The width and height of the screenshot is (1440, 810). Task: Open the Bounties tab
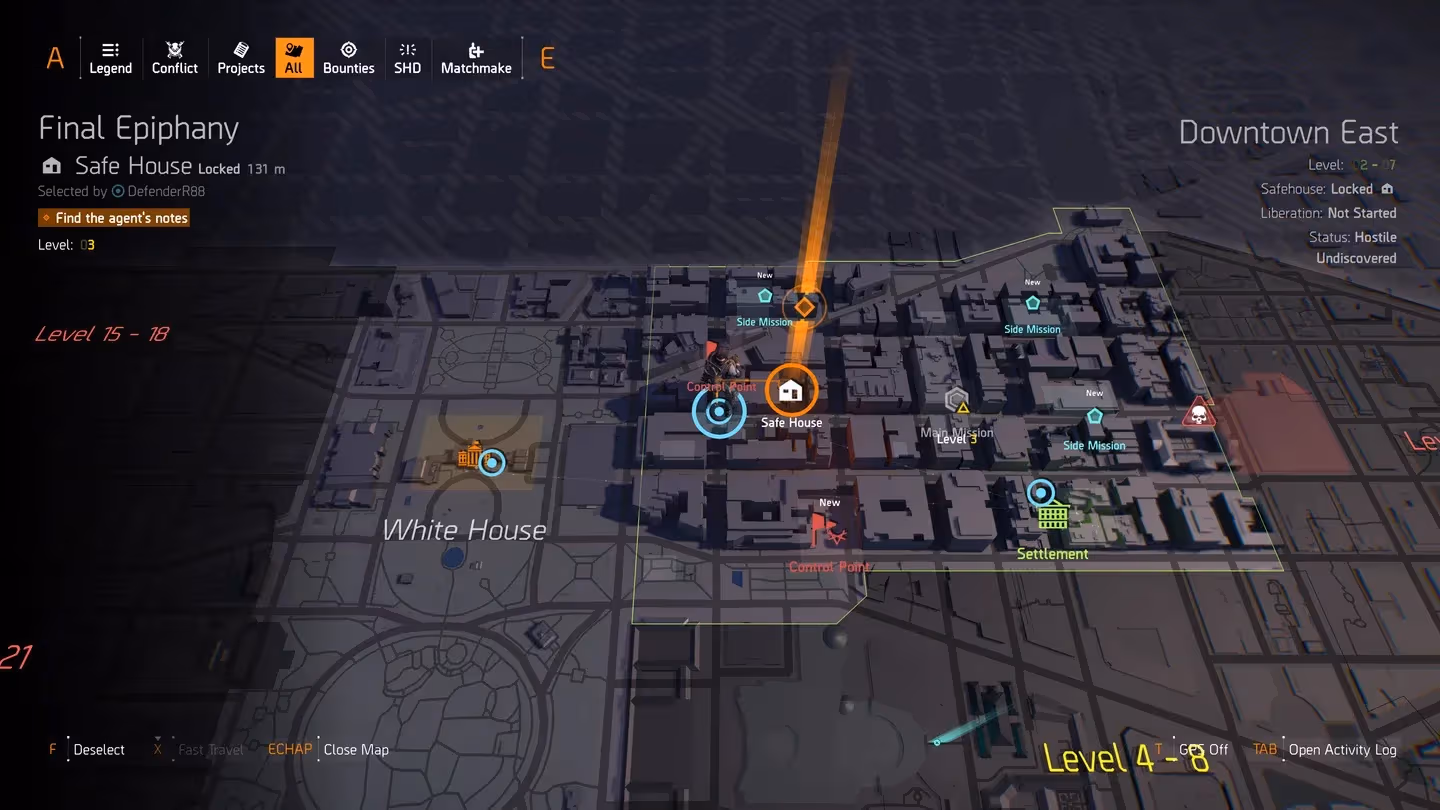[348, 57]
